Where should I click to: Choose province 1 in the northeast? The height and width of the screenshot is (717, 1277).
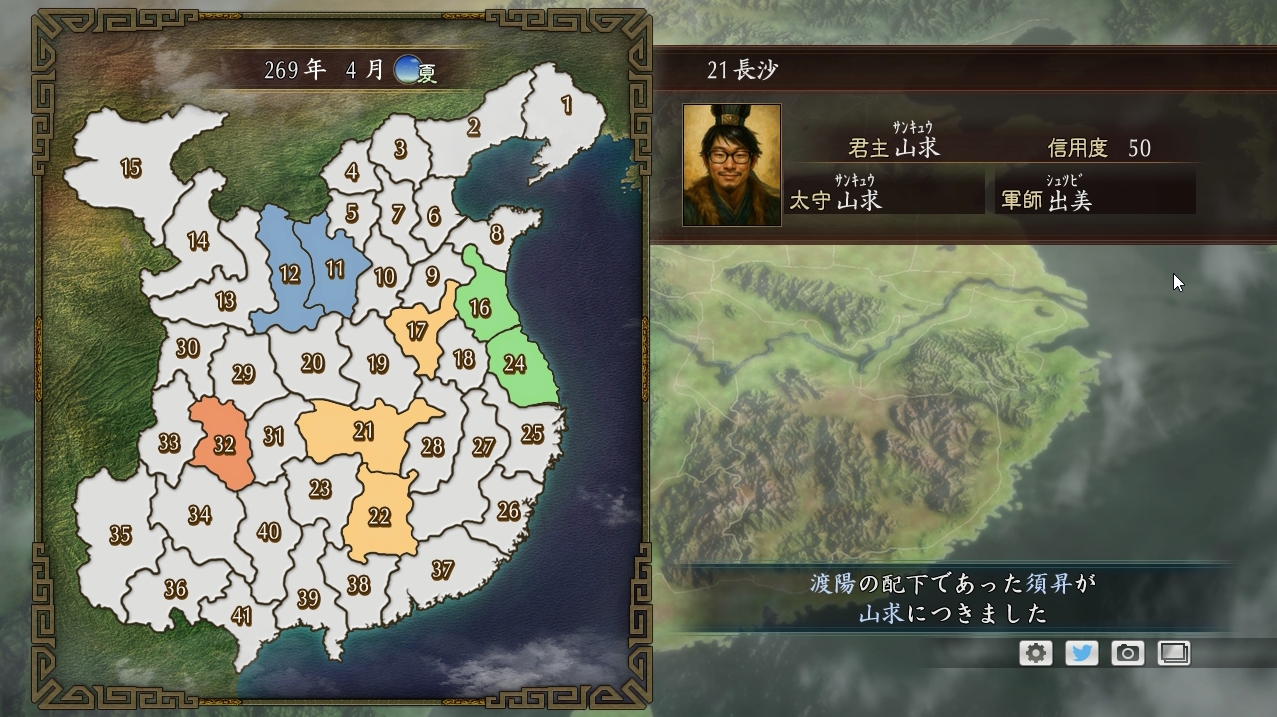pyautogui.click(x=567, y=105)
